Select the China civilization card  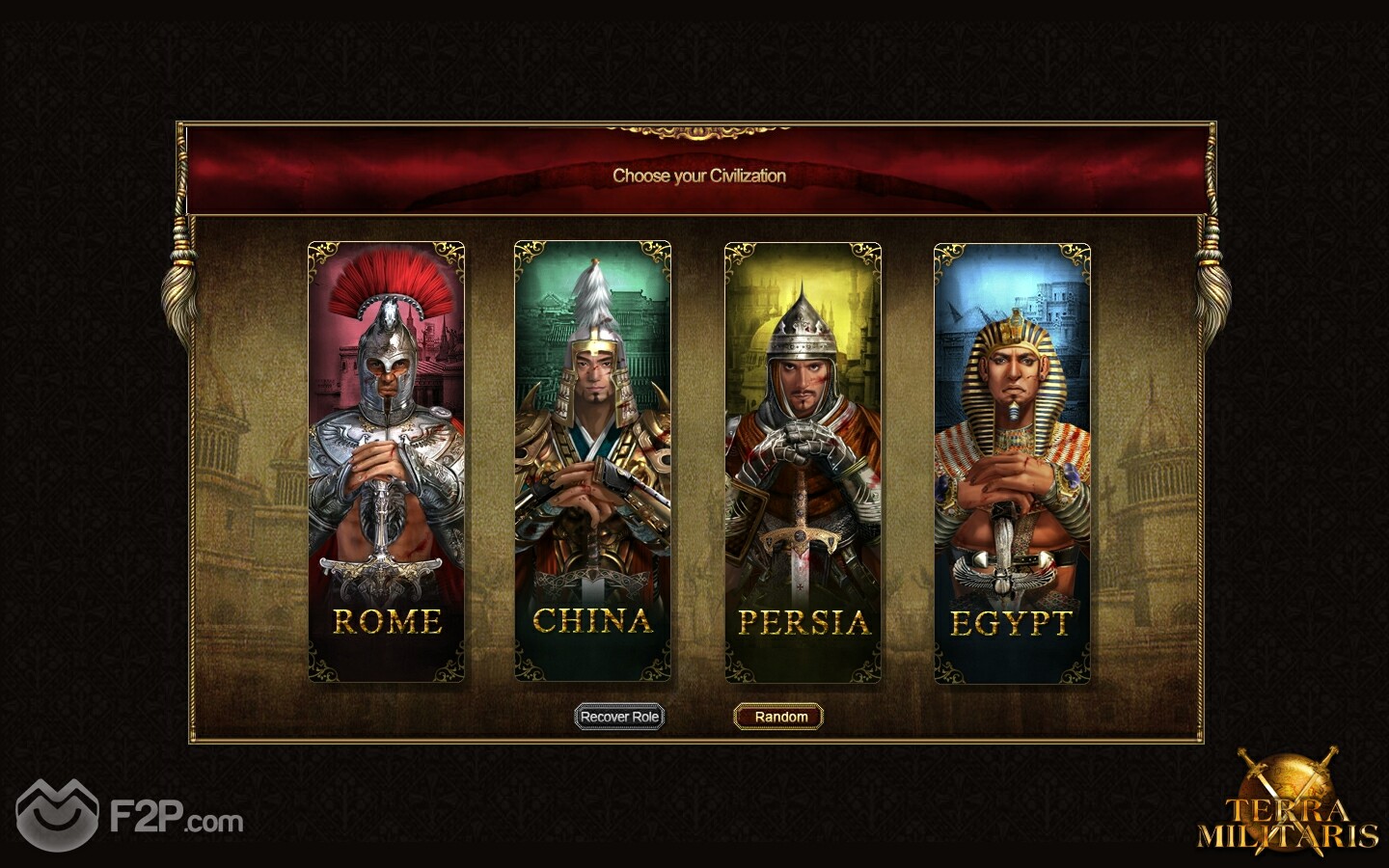pos(592,461)
